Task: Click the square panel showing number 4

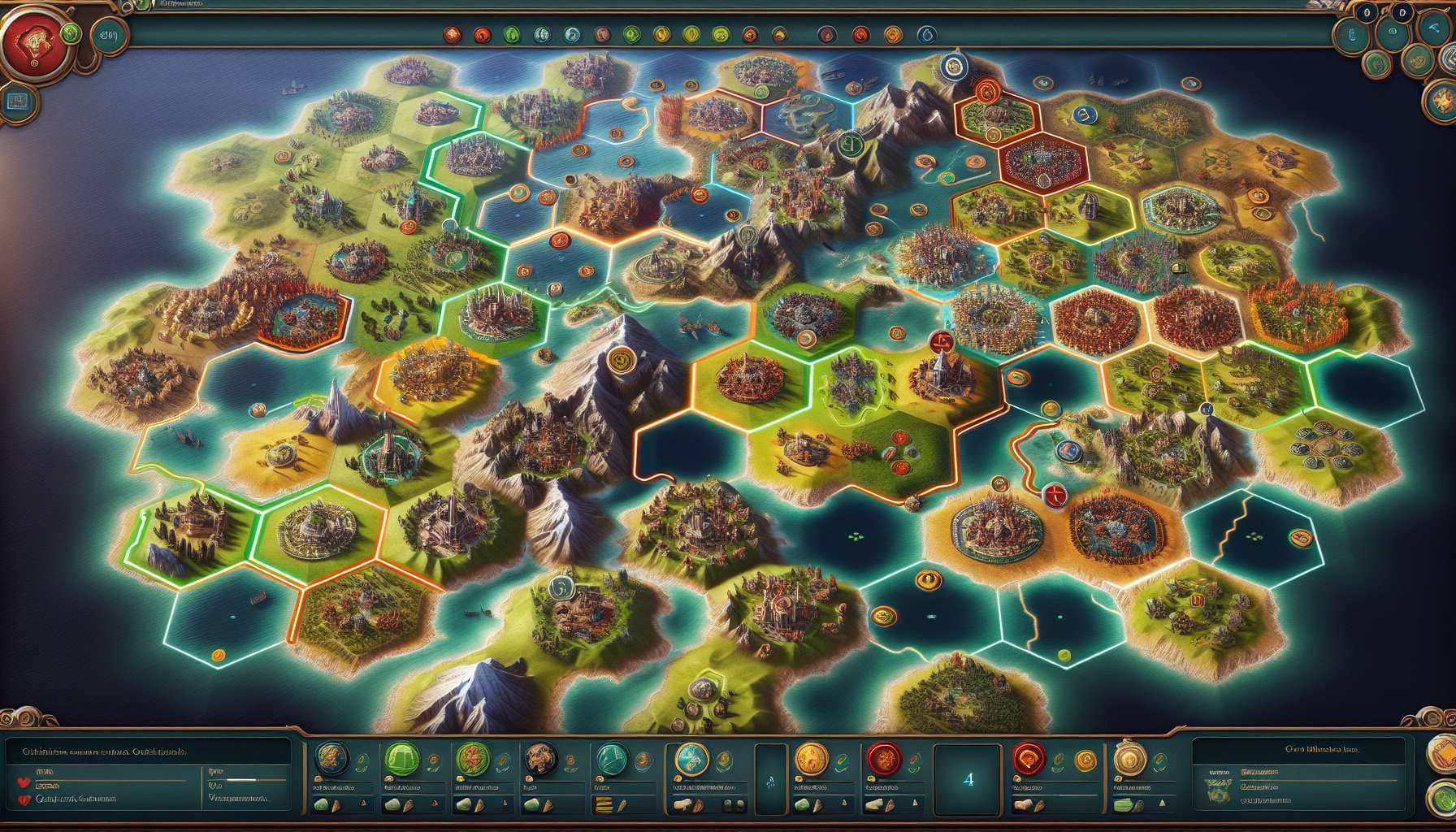Action: click(967, 778)
